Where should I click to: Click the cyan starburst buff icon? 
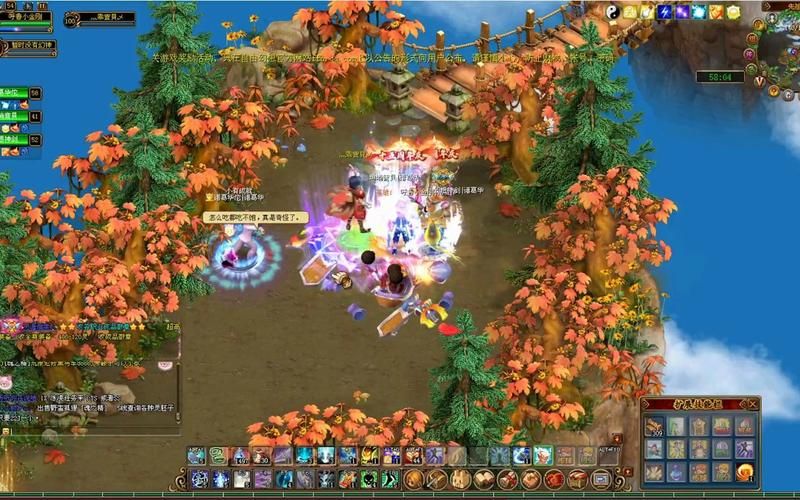coord(699,12)
